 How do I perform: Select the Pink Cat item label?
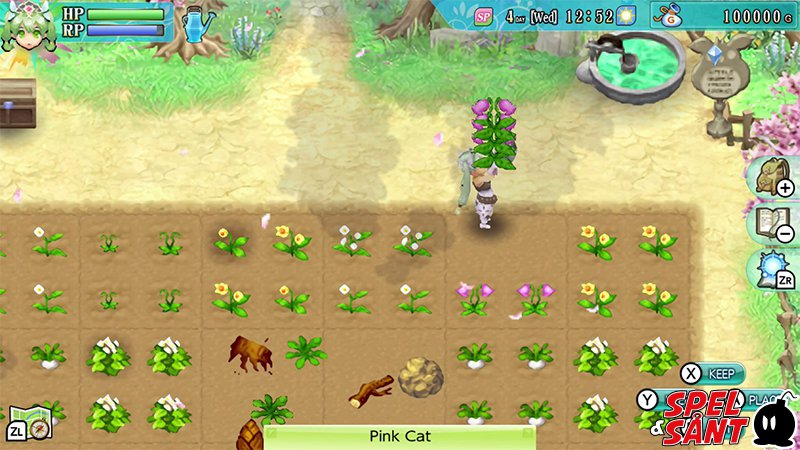click(x=399, y=436)
